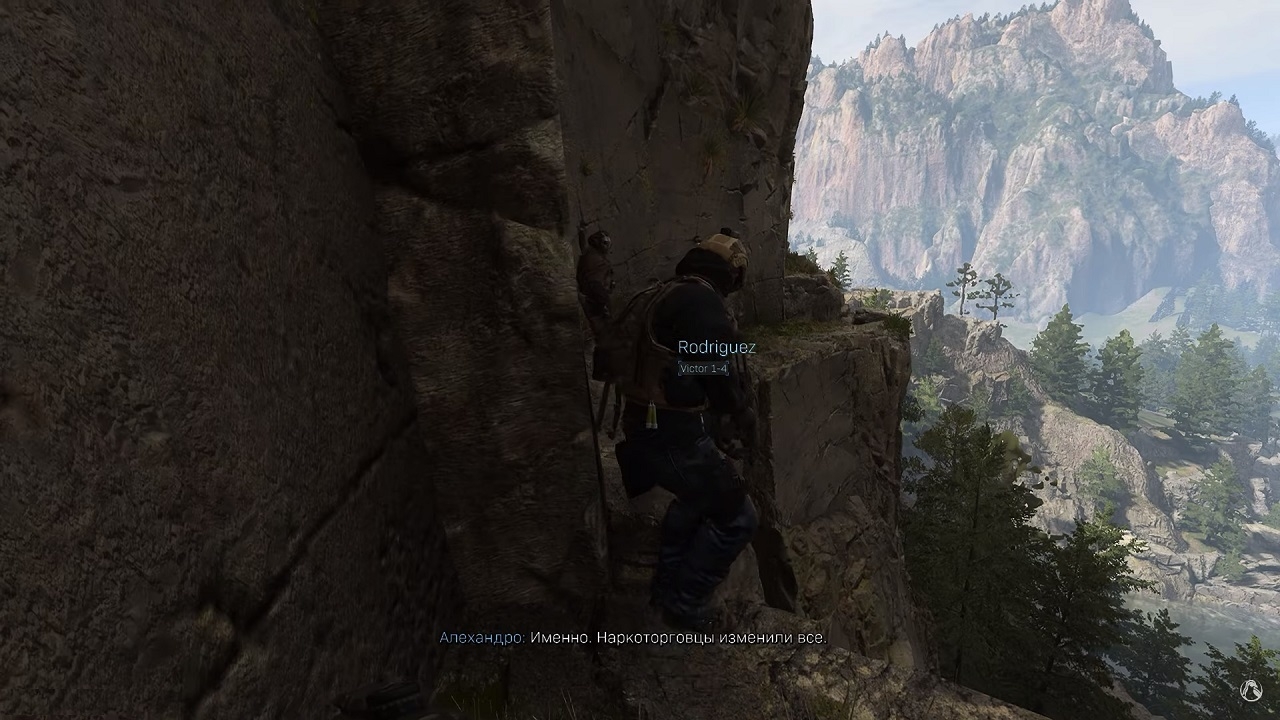Click the circular bird logo watermark
This screenshot has width=1280, height=720.
coord(1251,690)
